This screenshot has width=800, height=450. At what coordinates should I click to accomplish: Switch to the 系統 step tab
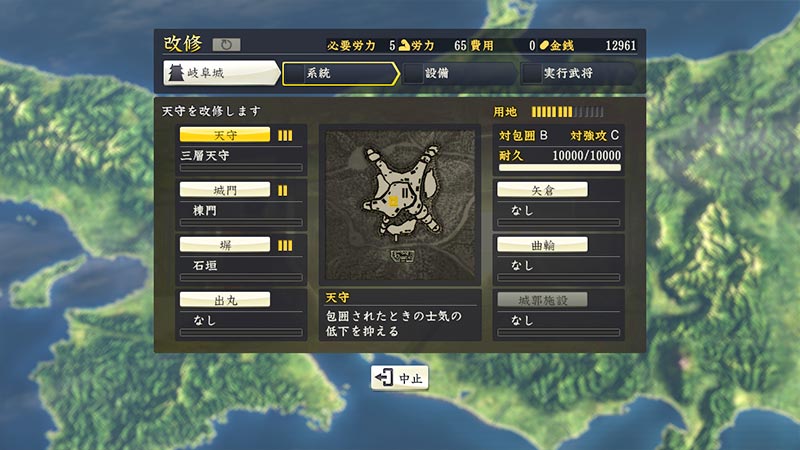point(338,74)
